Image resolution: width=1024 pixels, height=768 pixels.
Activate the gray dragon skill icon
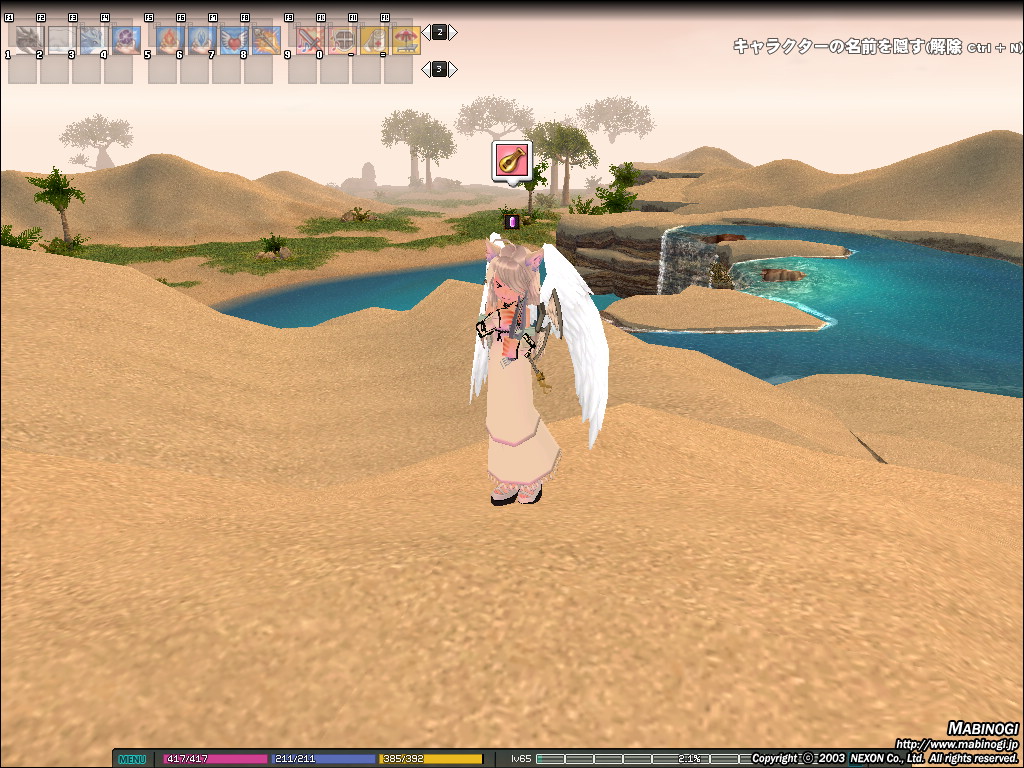pos(29,40)
